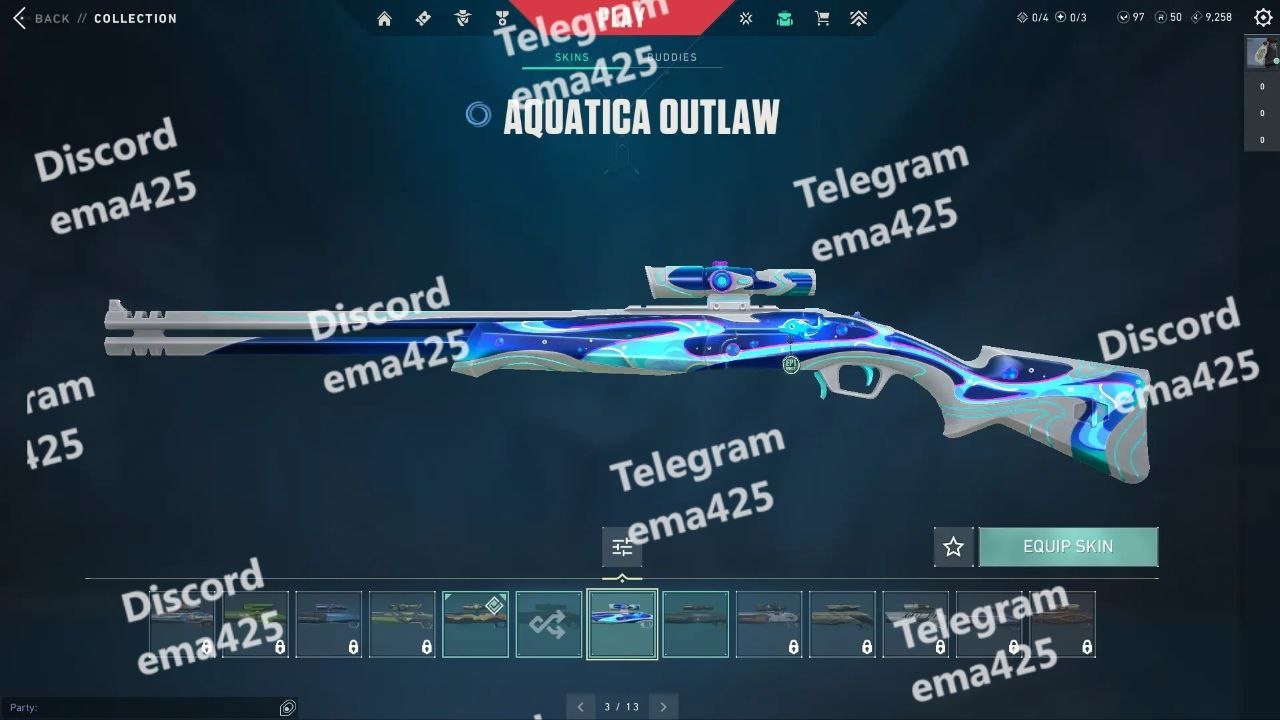Open the skin filter sliders button
The image size is (1280, 720).
(622, 547)
